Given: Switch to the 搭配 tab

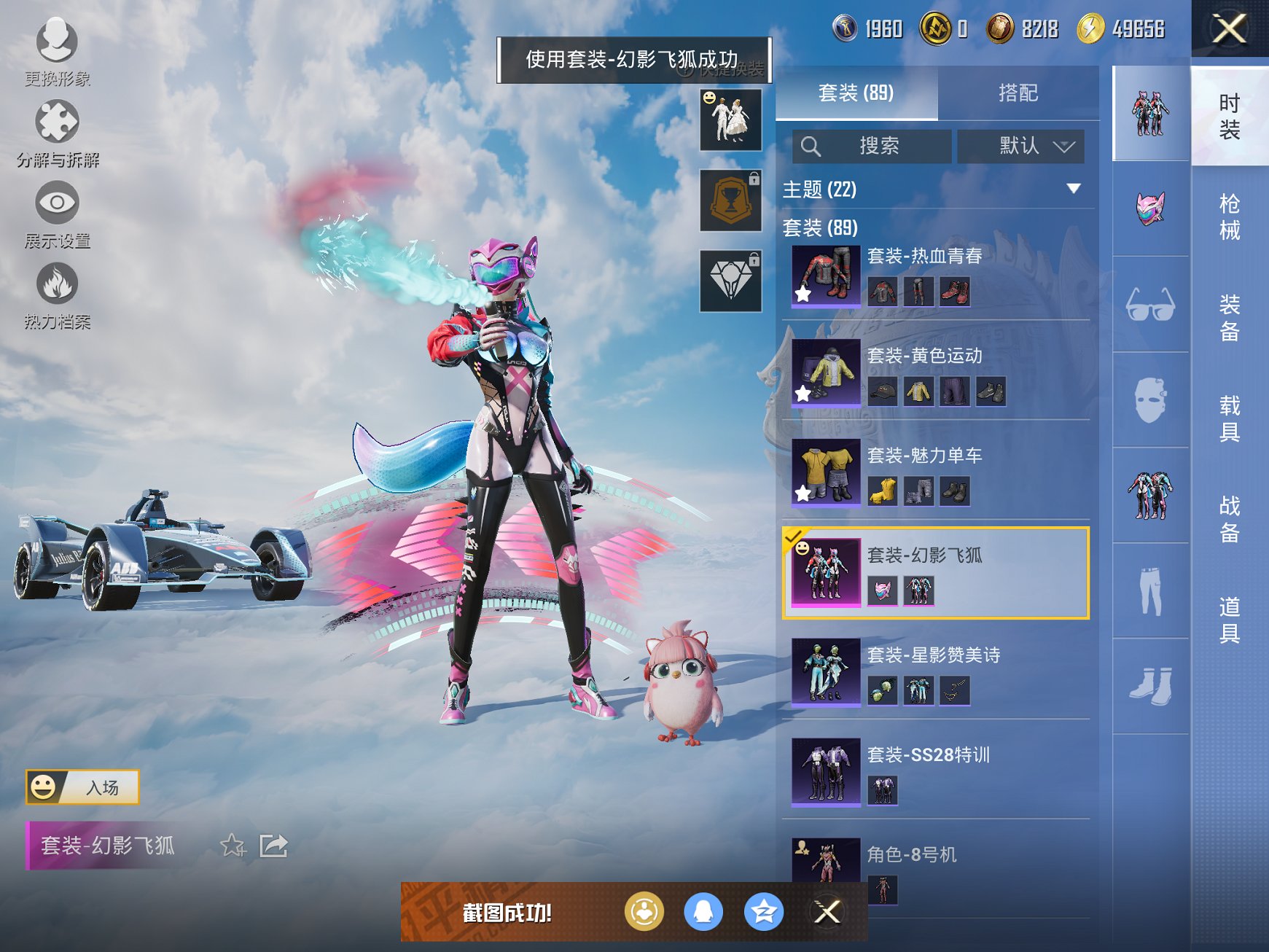Looking at the screenshot, I should pos(1018,93).
